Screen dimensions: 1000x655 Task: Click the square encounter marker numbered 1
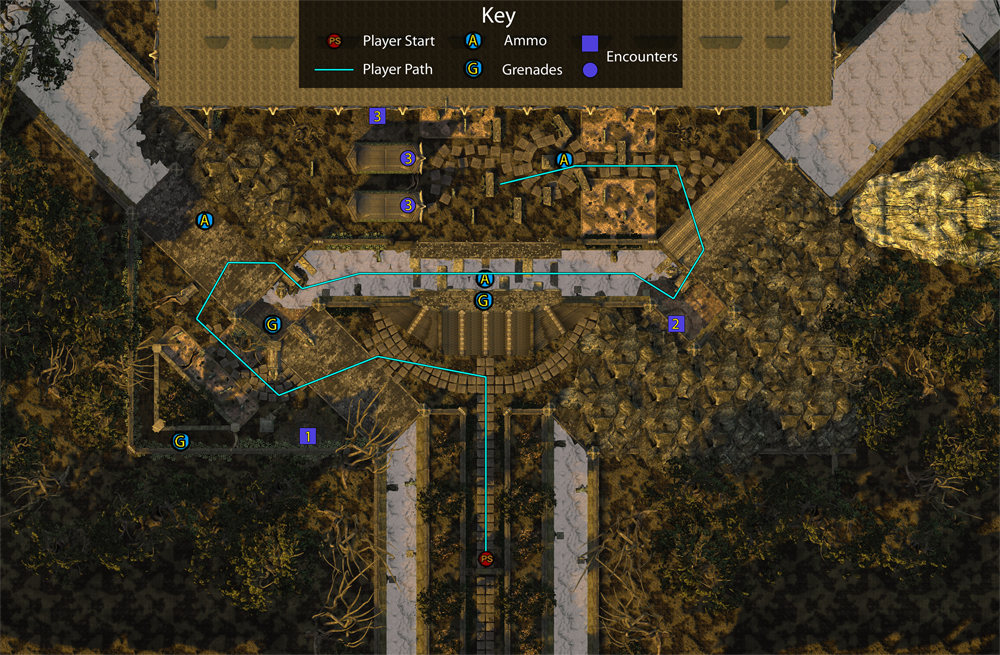[308, 436]
